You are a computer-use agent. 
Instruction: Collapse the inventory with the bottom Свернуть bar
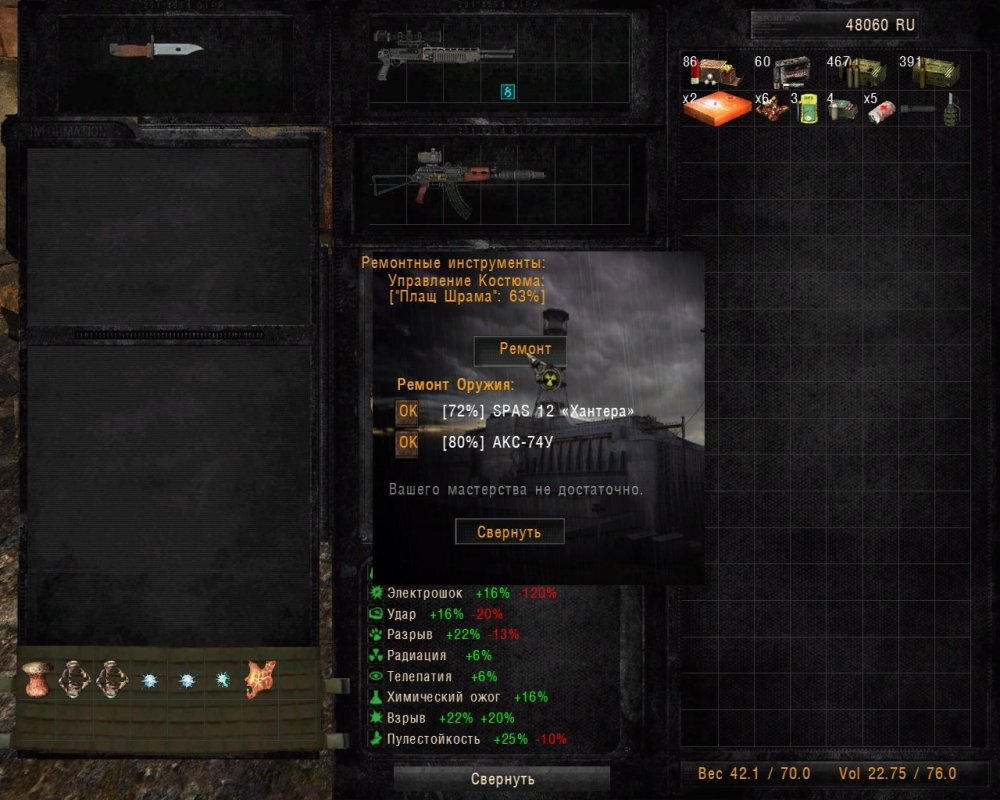(x=502, y=778)
